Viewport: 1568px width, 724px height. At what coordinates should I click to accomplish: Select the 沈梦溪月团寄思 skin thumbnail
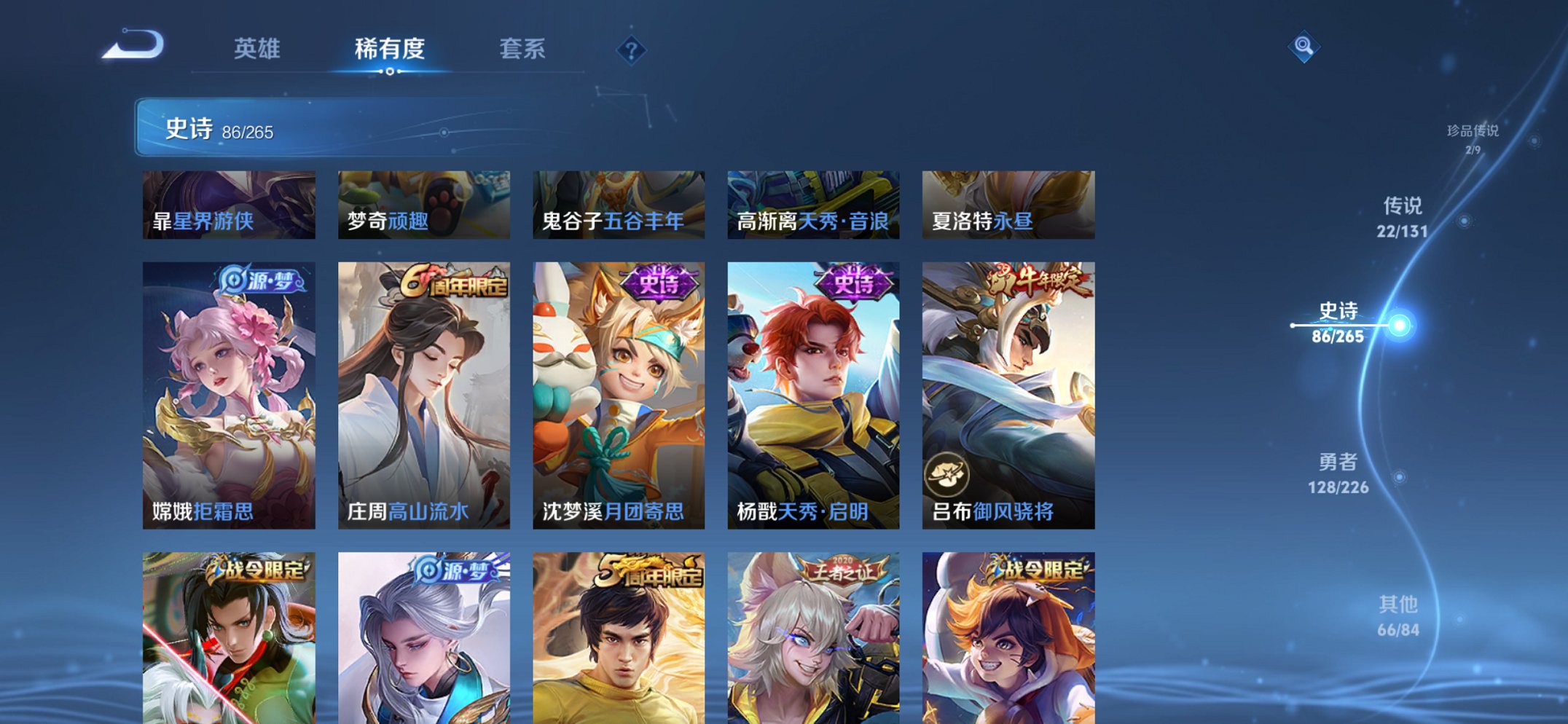619,393
